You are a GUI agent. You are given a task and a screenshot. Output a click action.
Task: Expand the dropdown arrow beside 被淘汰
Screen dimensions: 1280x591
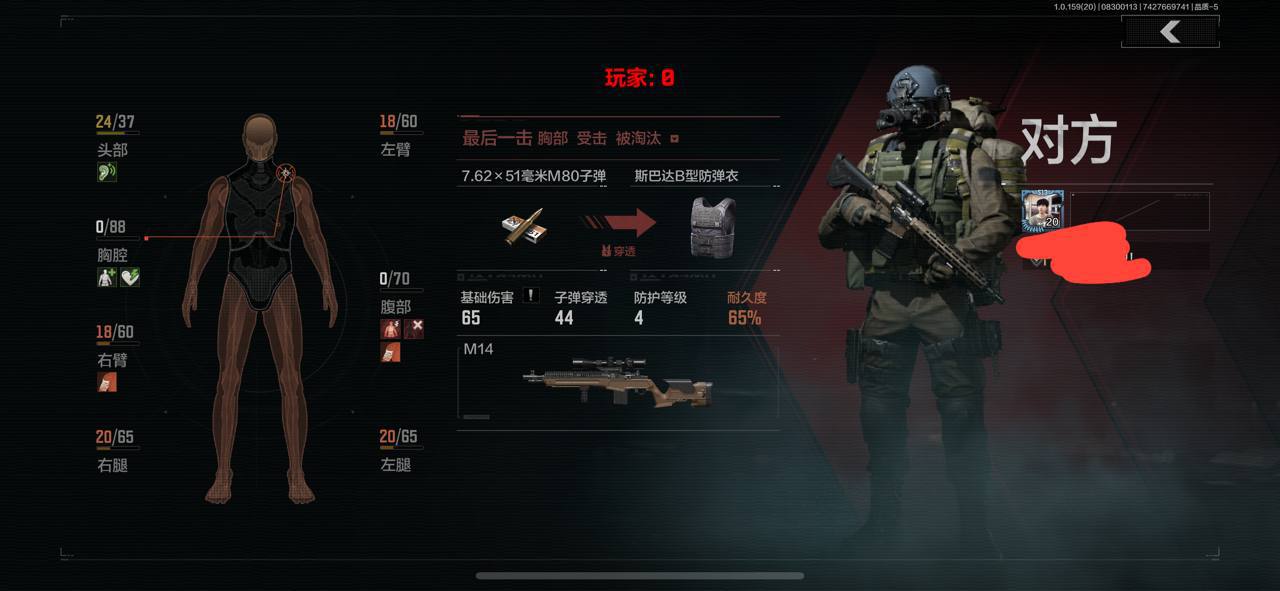point(675,139)
